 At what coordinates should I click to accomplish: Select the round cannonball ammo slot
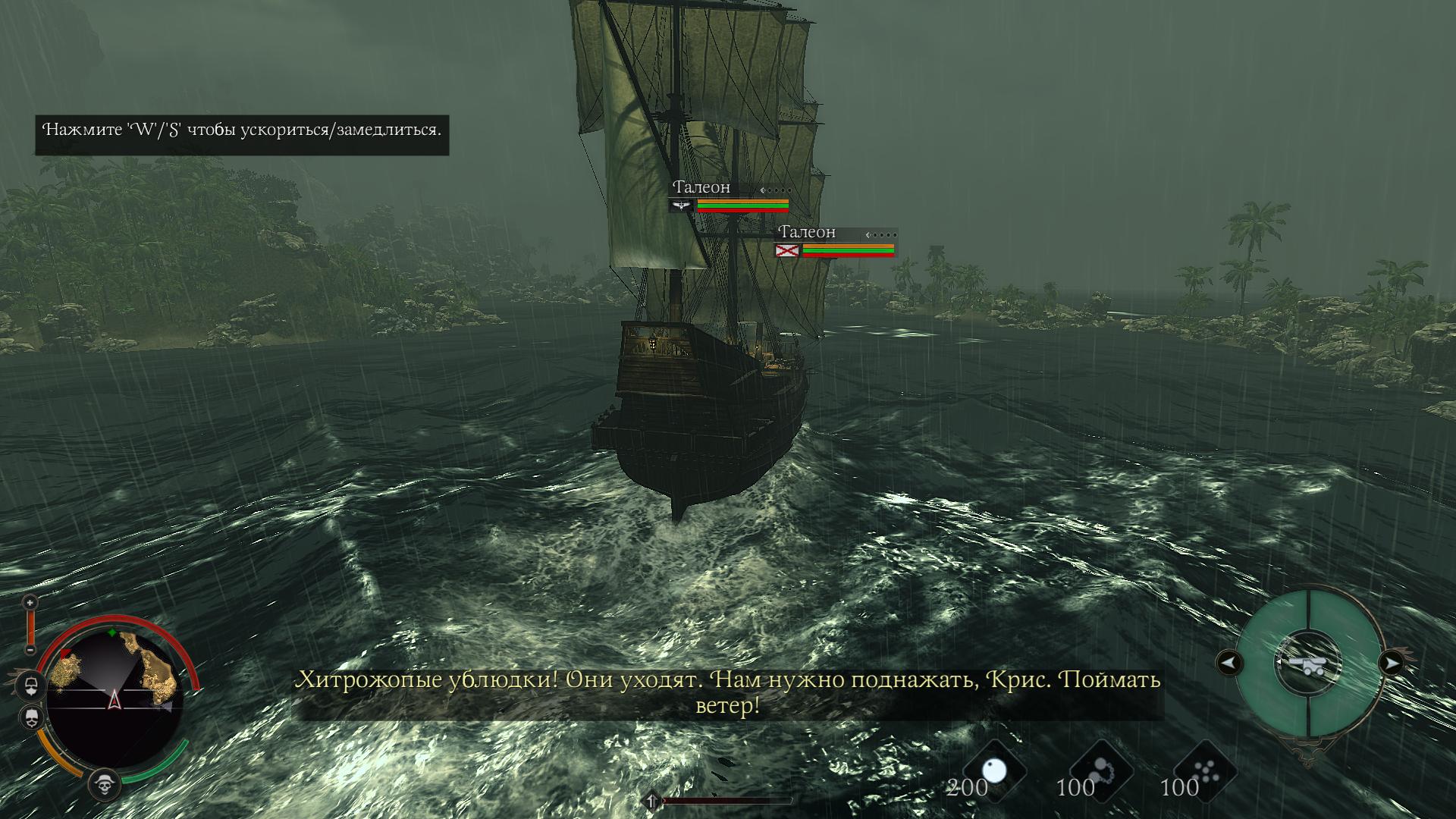993,770
